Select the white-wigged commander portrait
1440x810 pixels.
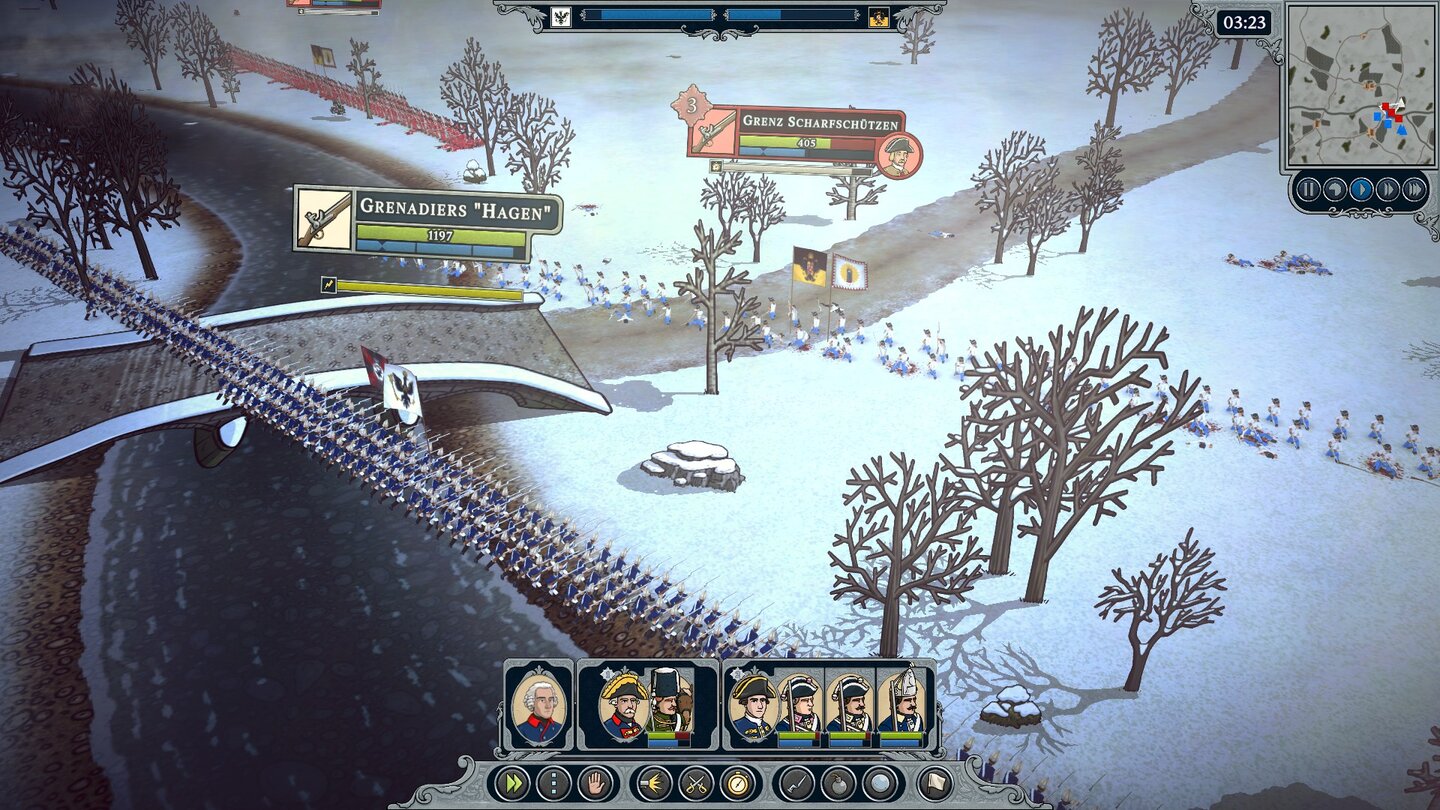539,705
